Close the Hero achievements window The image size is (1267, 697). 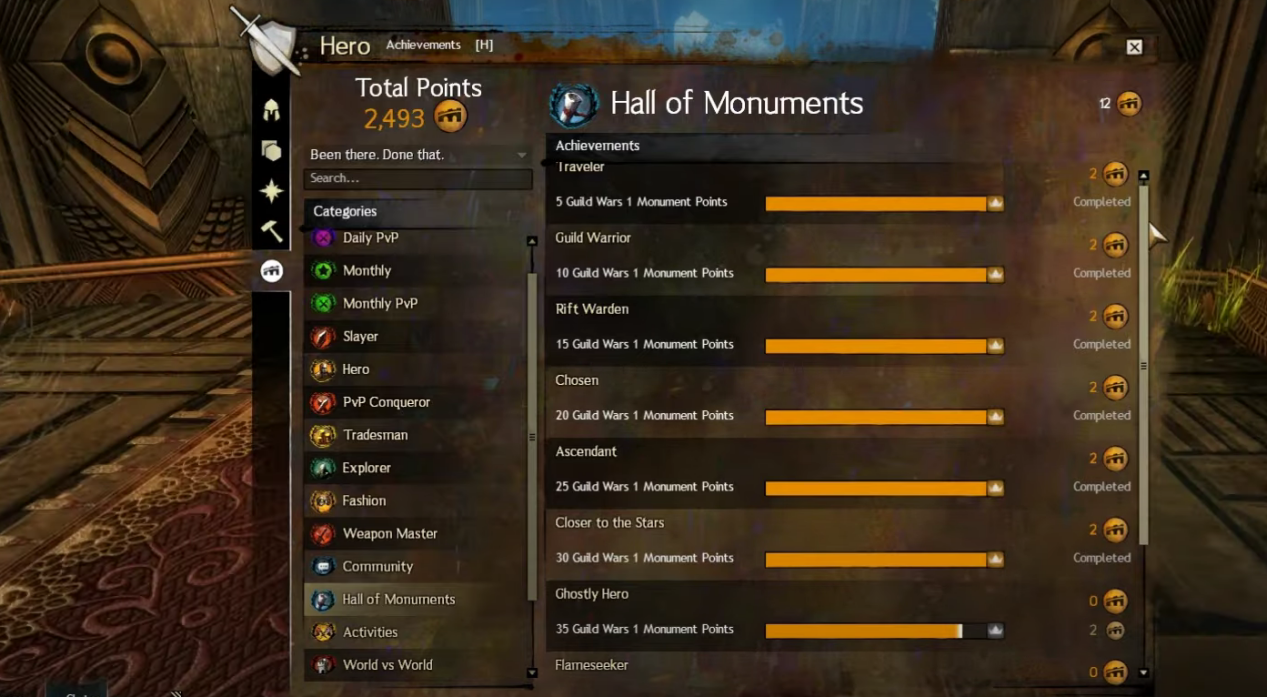click(x=1134, y=47)
